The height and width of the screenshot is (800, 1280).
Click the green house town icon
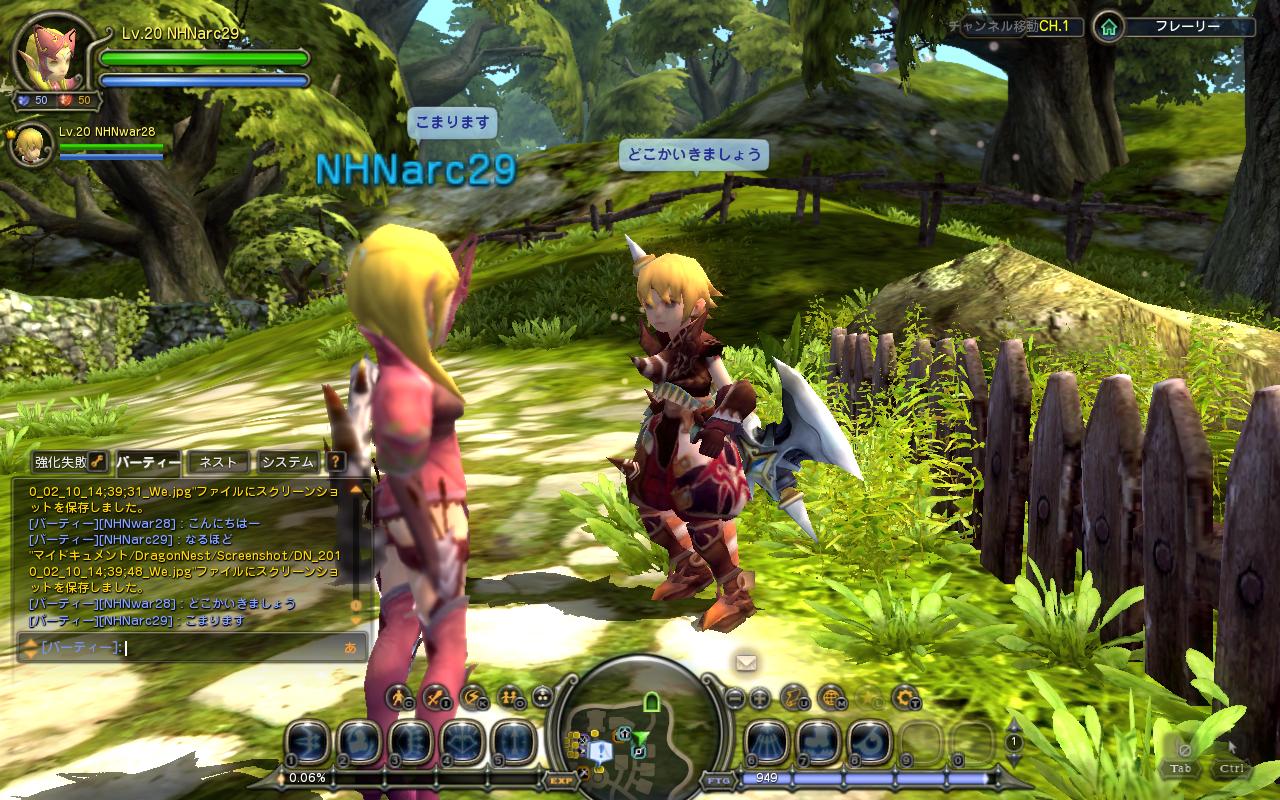pyautogui.click(x=1107, y=27)
